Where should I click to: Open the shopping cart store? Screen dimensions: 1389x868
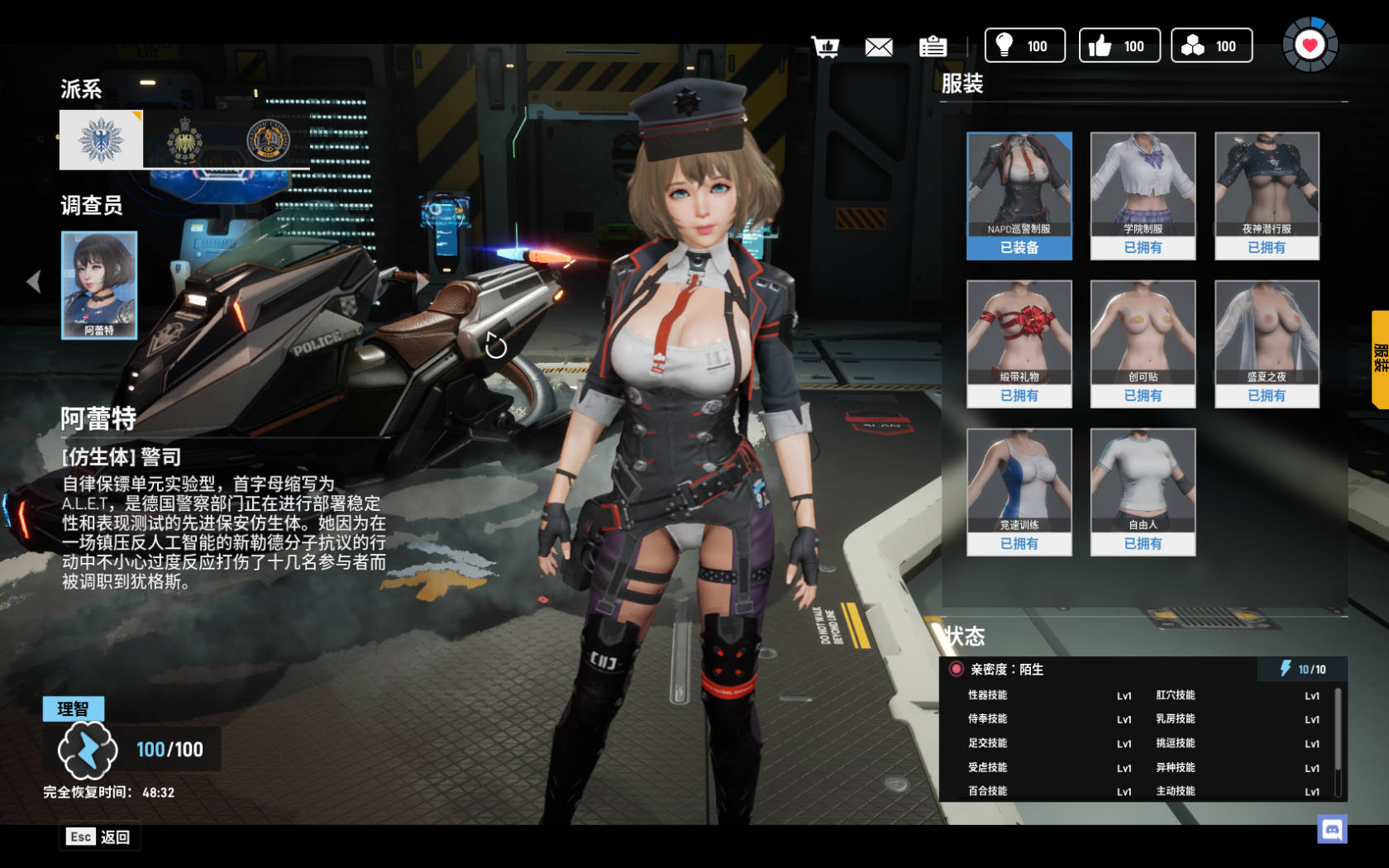point(825,46)
